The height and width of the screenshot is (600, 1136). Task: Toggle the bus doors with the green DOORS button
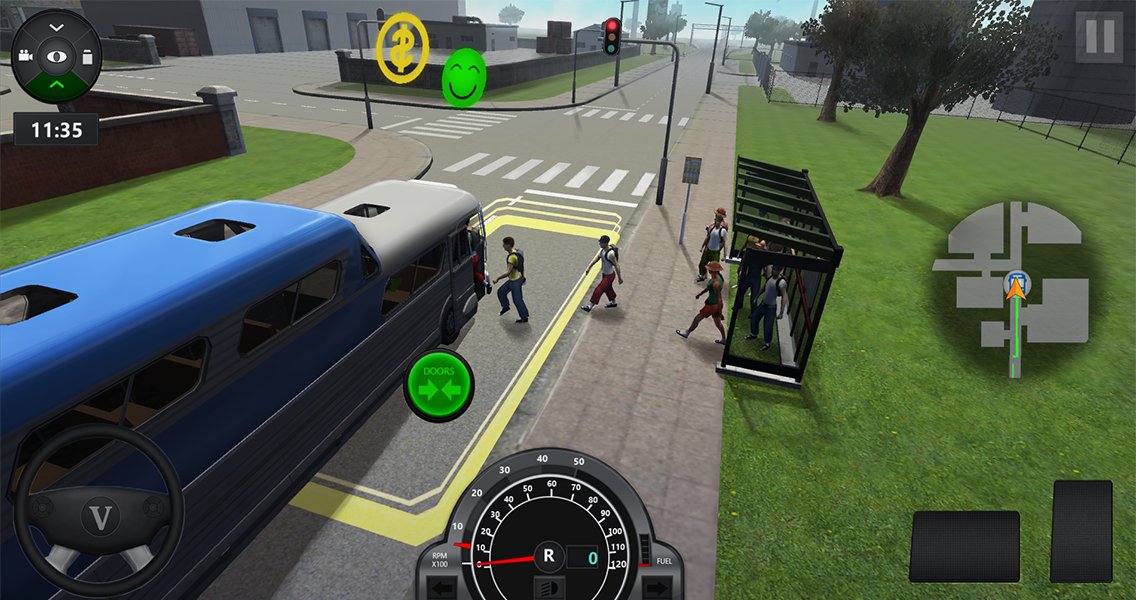438,384
